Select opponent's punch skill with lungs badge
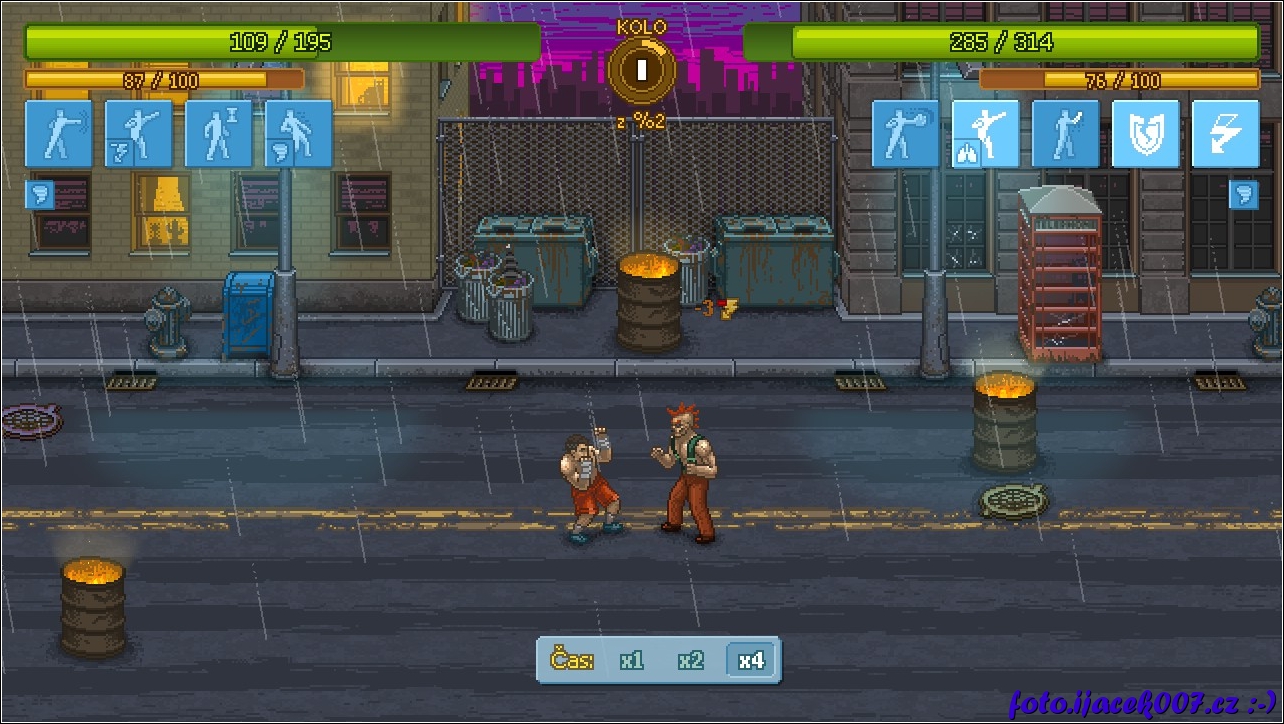Viewport: 1284px width, 724px height. pos(986,134)
